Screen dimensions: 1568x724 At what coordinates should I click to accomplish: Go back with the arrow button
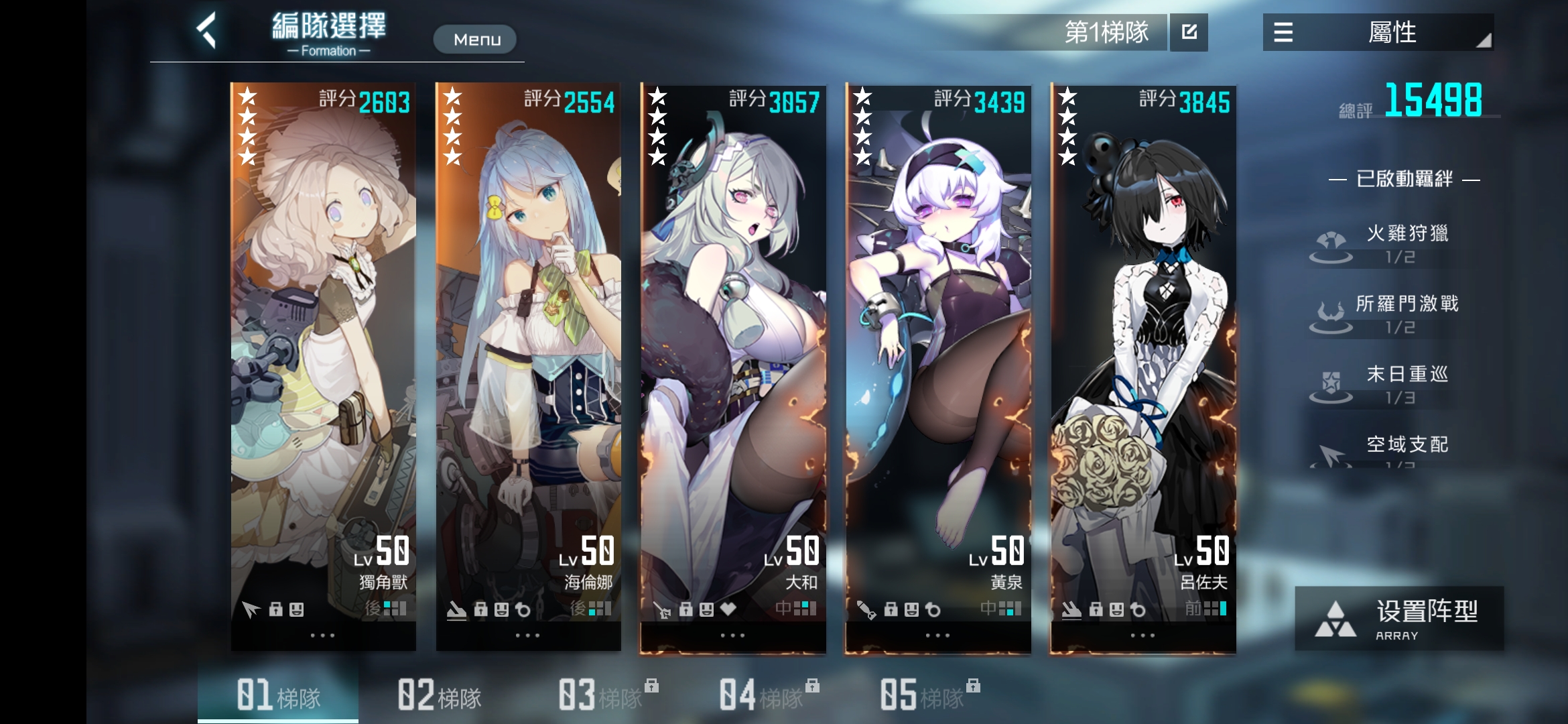(207, 31)
